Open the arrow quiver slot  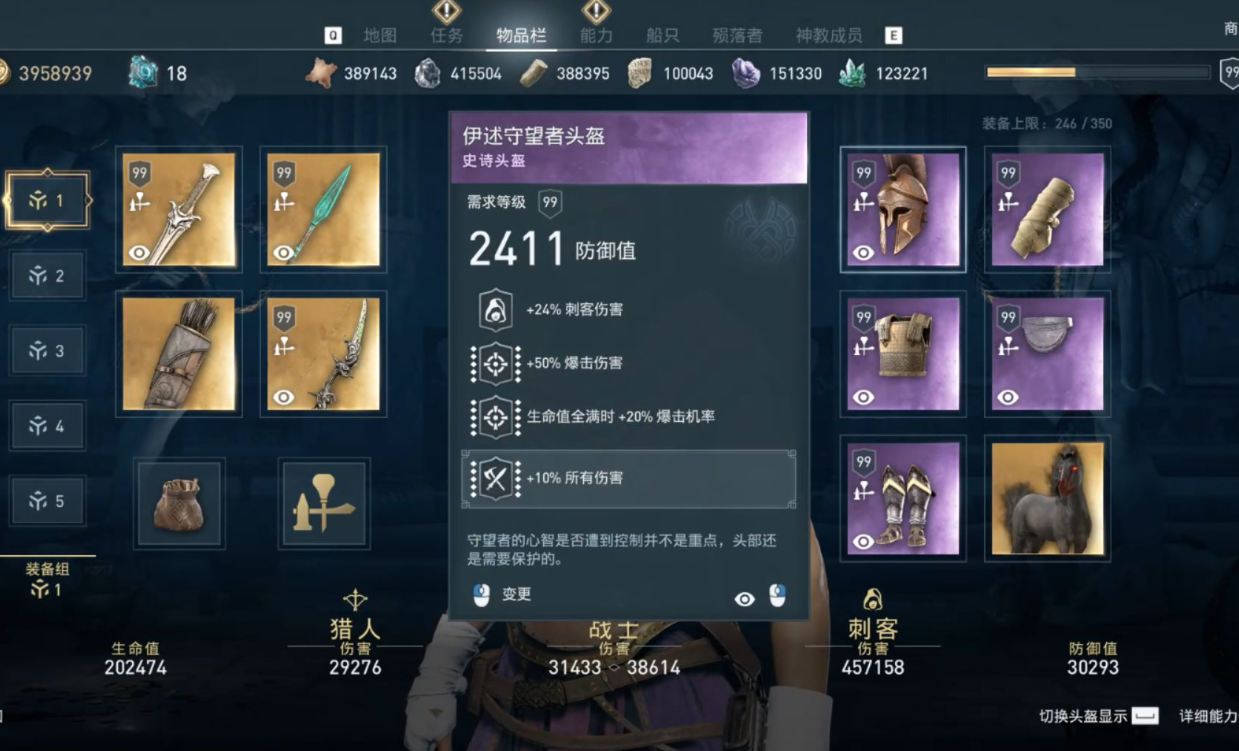[179, 354]
